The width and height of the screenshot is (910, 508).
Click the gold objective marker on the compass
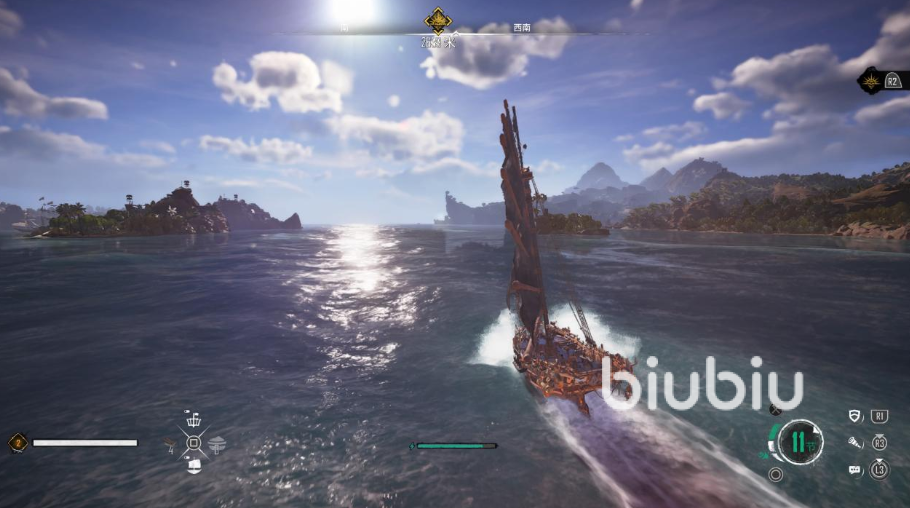point(437,20)
